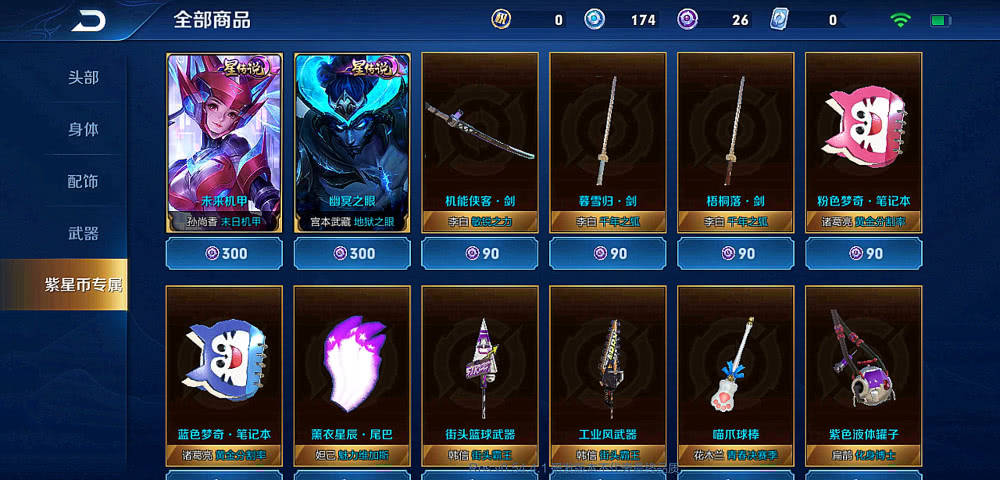Open the 蓝色梦奇·笔记本 item
Image resolution: width=1000 pixels, height=480 pixels.
click(224, 375)
